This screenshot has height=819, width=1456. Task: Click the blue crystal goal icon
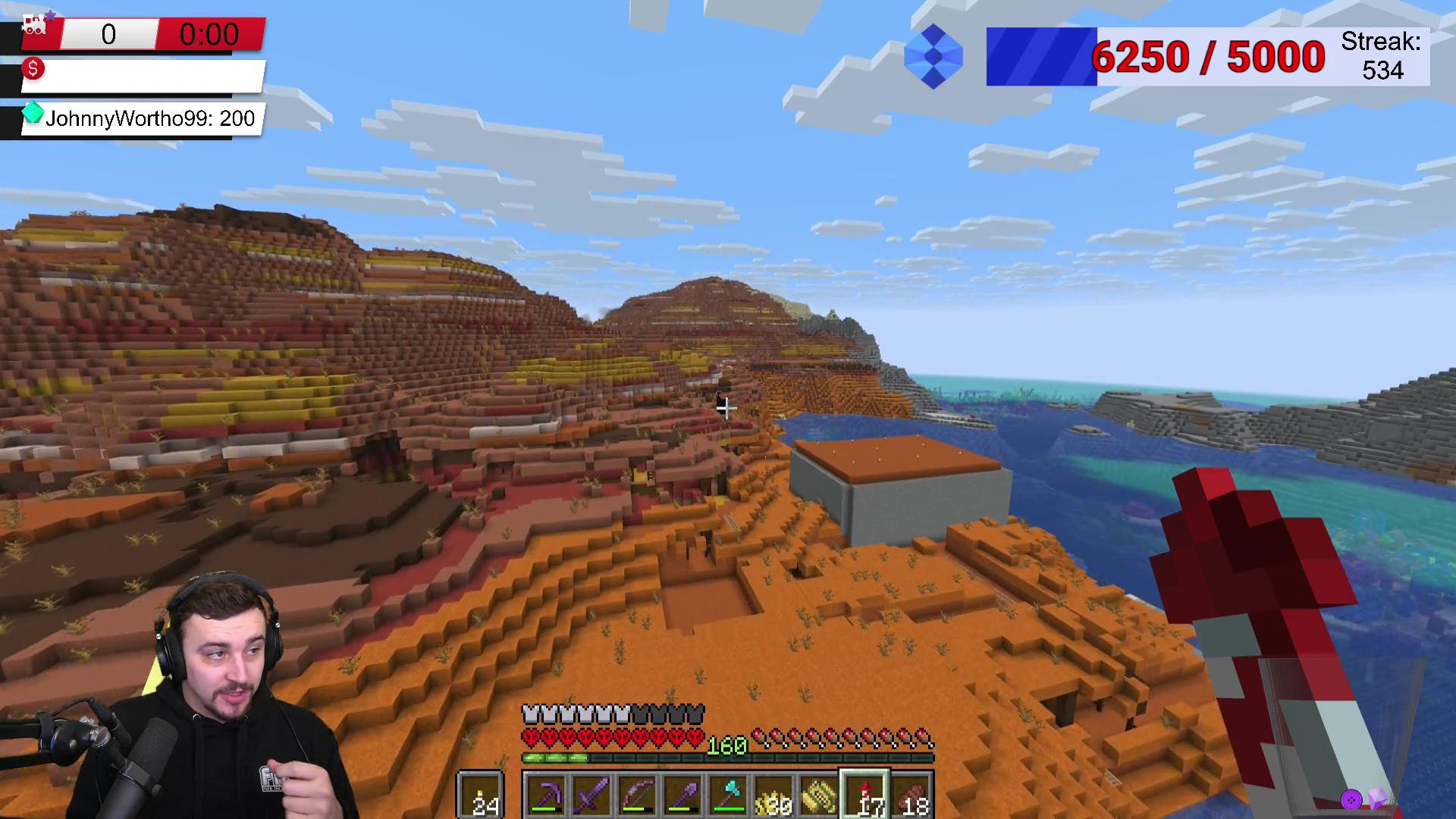[934, 57]
